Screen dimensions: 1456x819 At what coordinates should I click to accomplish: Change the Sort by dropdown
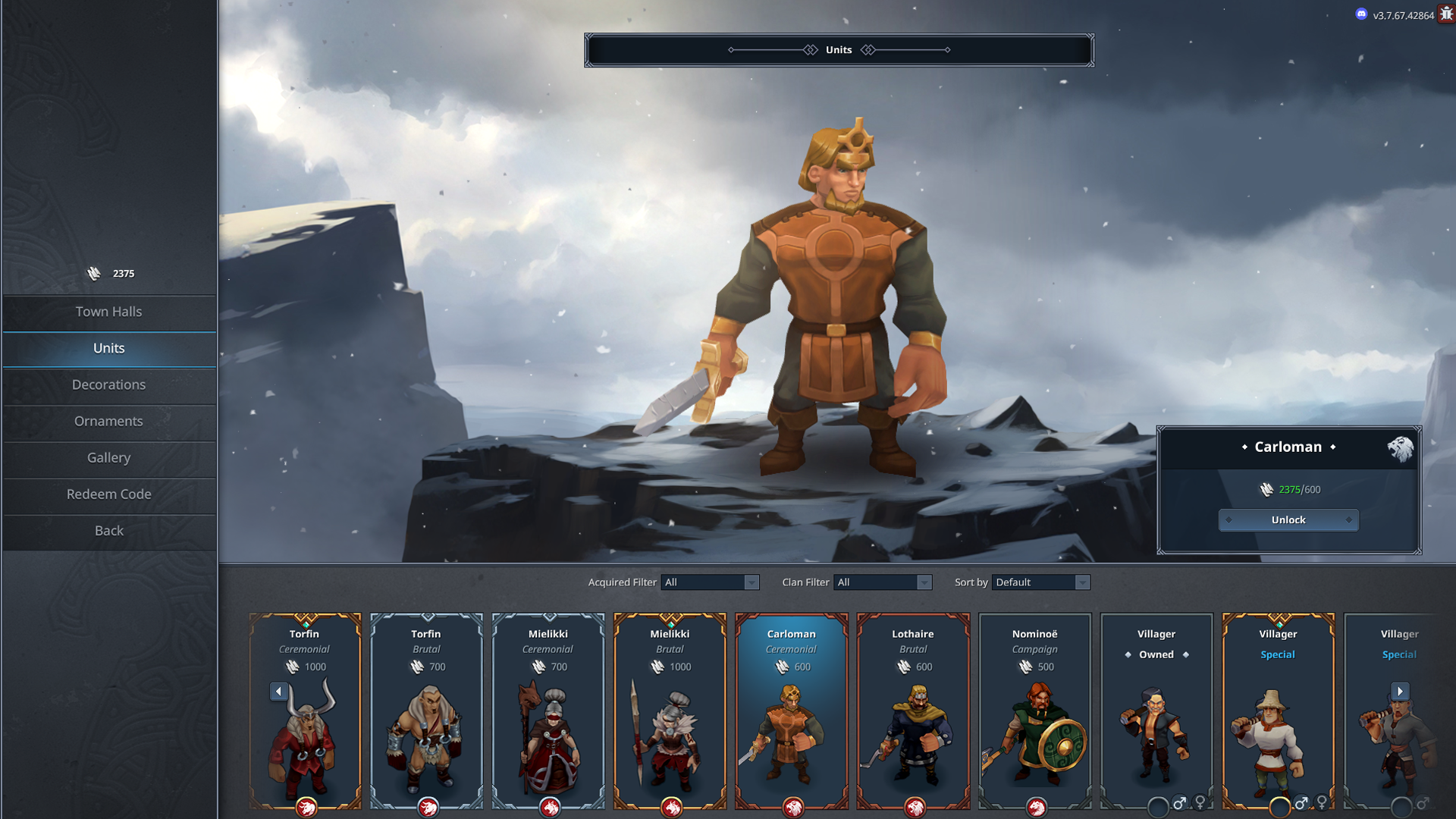click(x=1040, y=582)
